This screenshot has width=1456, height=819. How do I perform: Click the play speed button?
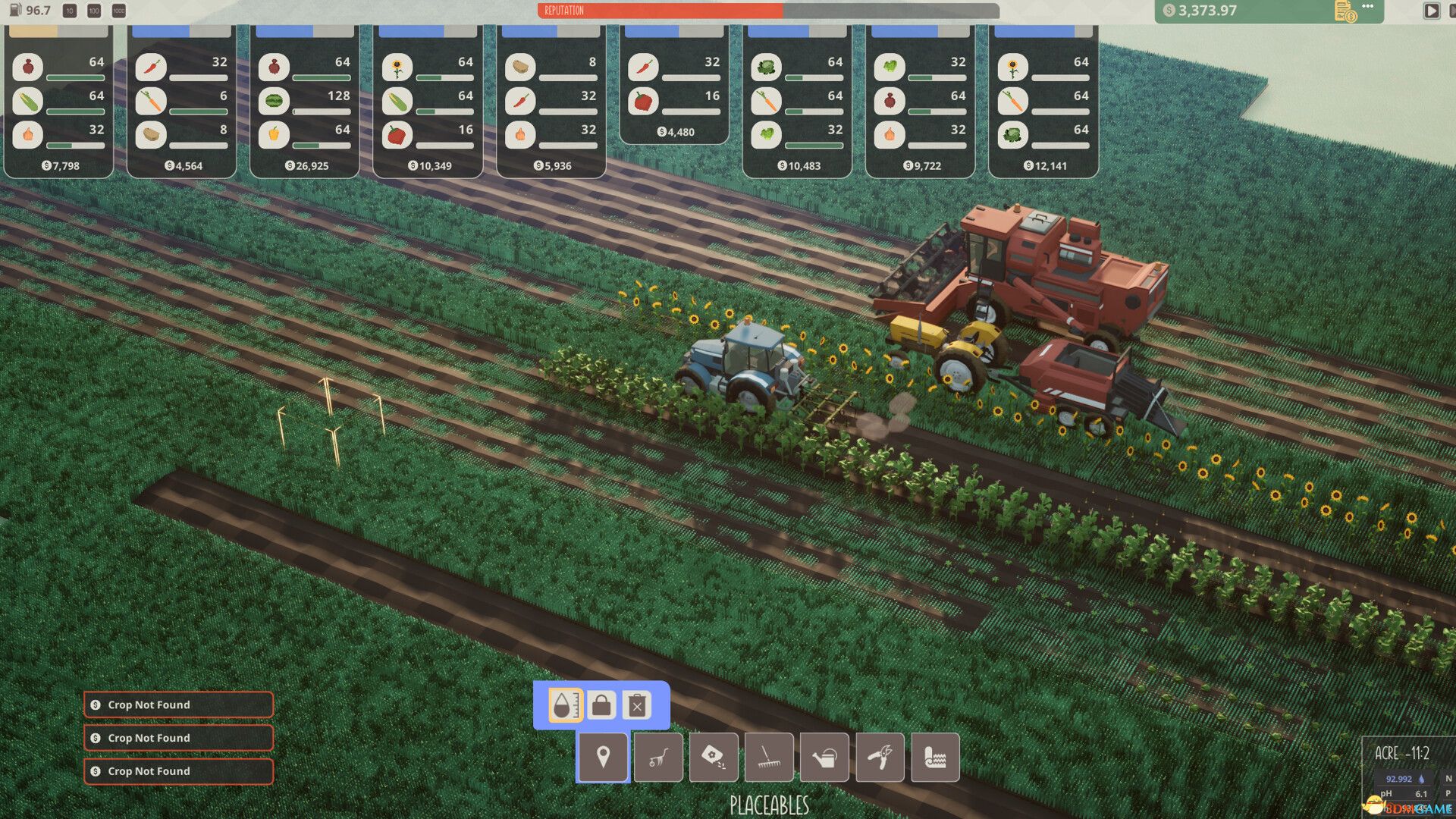point(1431,11)
